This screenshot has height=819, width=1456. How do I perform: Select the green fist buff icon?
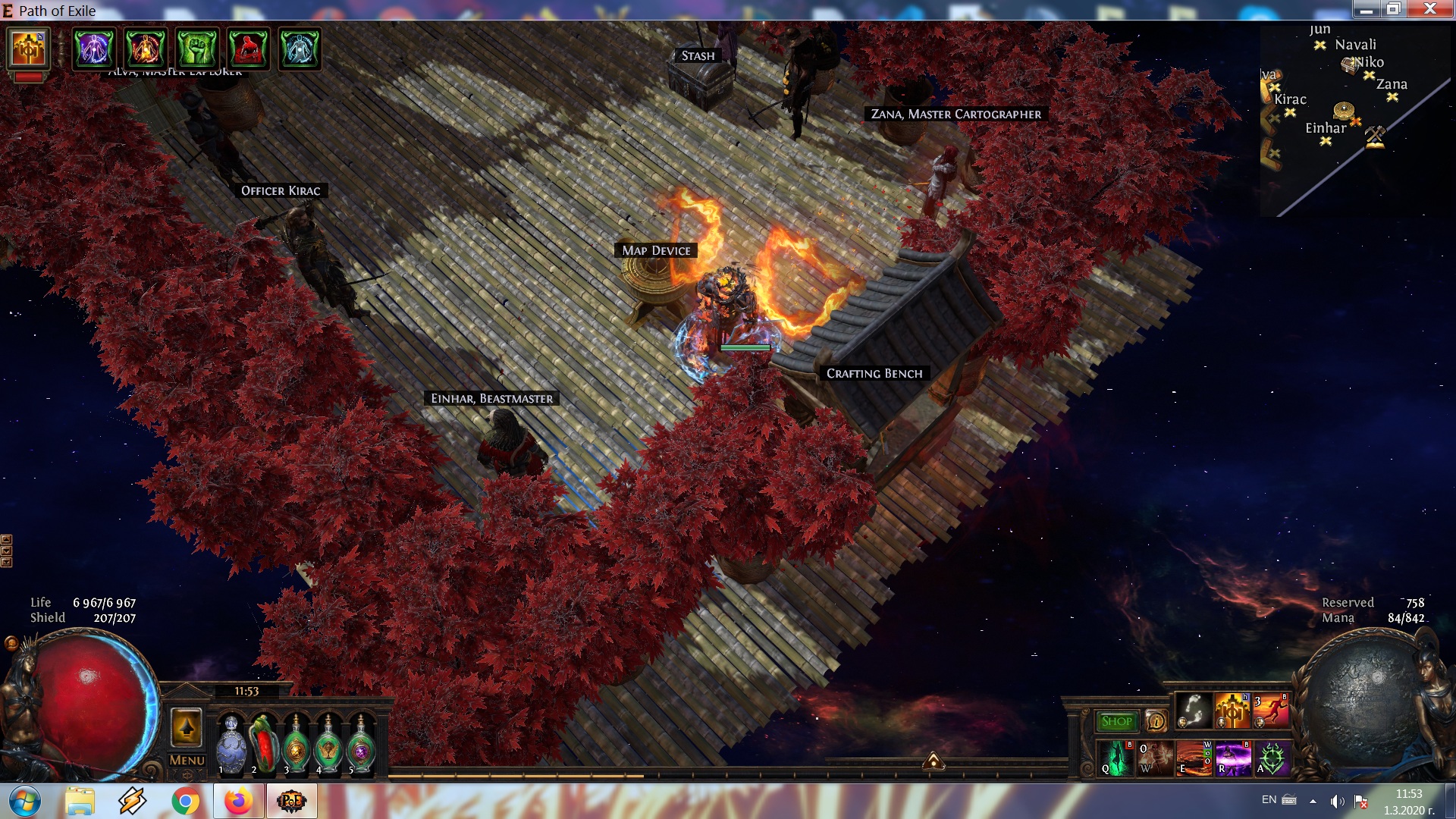point(197,49)
